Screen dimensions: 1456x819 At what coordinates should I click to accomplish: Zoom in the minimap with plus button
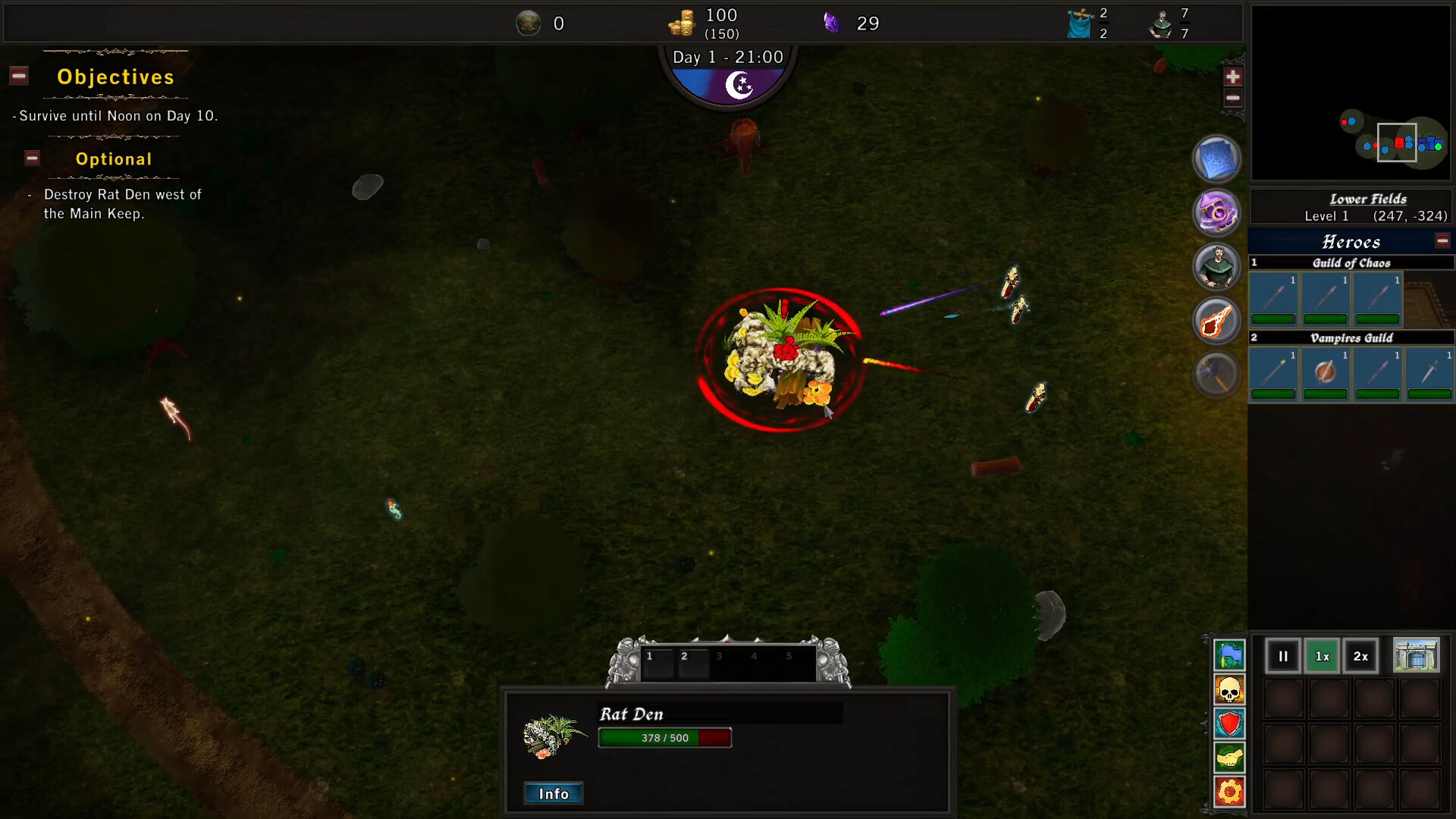[1234, 76]
